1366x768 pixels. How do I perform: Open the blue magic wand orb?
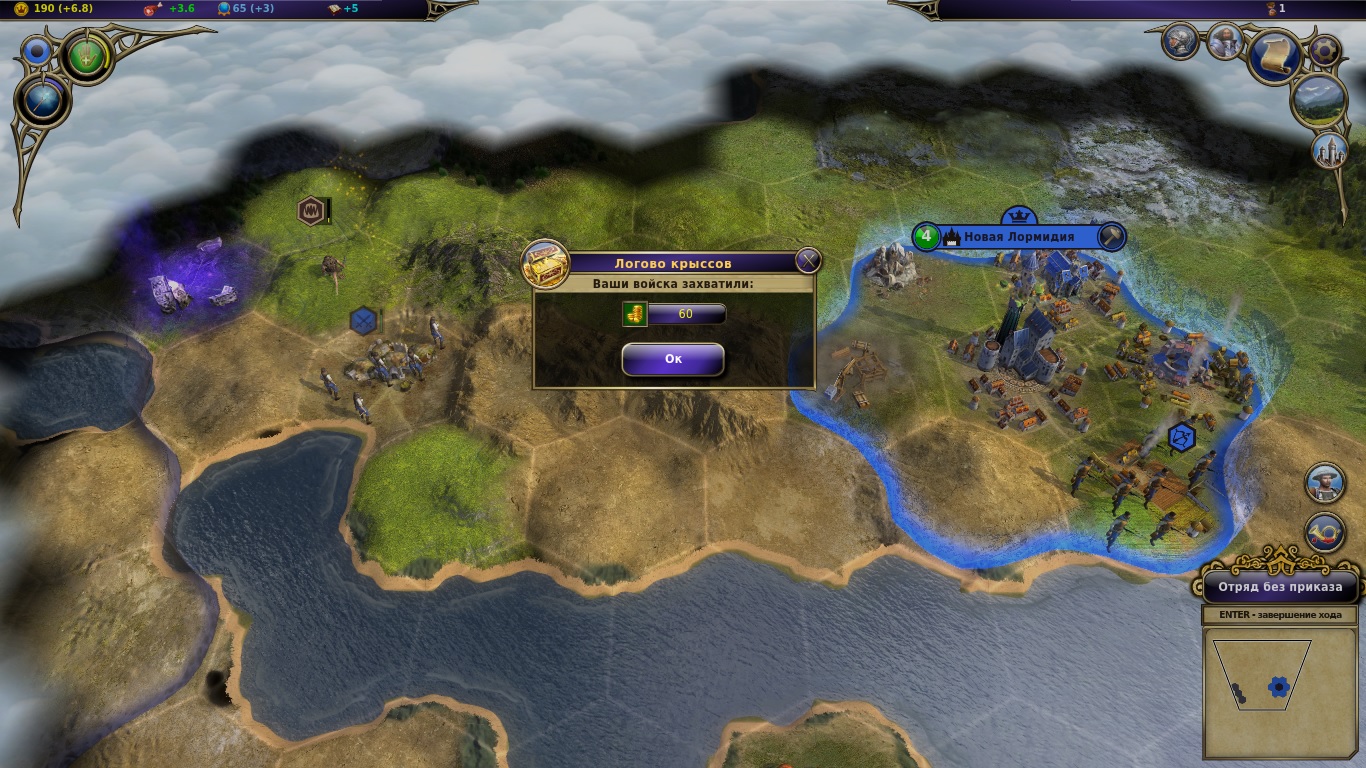click(42, 101)
